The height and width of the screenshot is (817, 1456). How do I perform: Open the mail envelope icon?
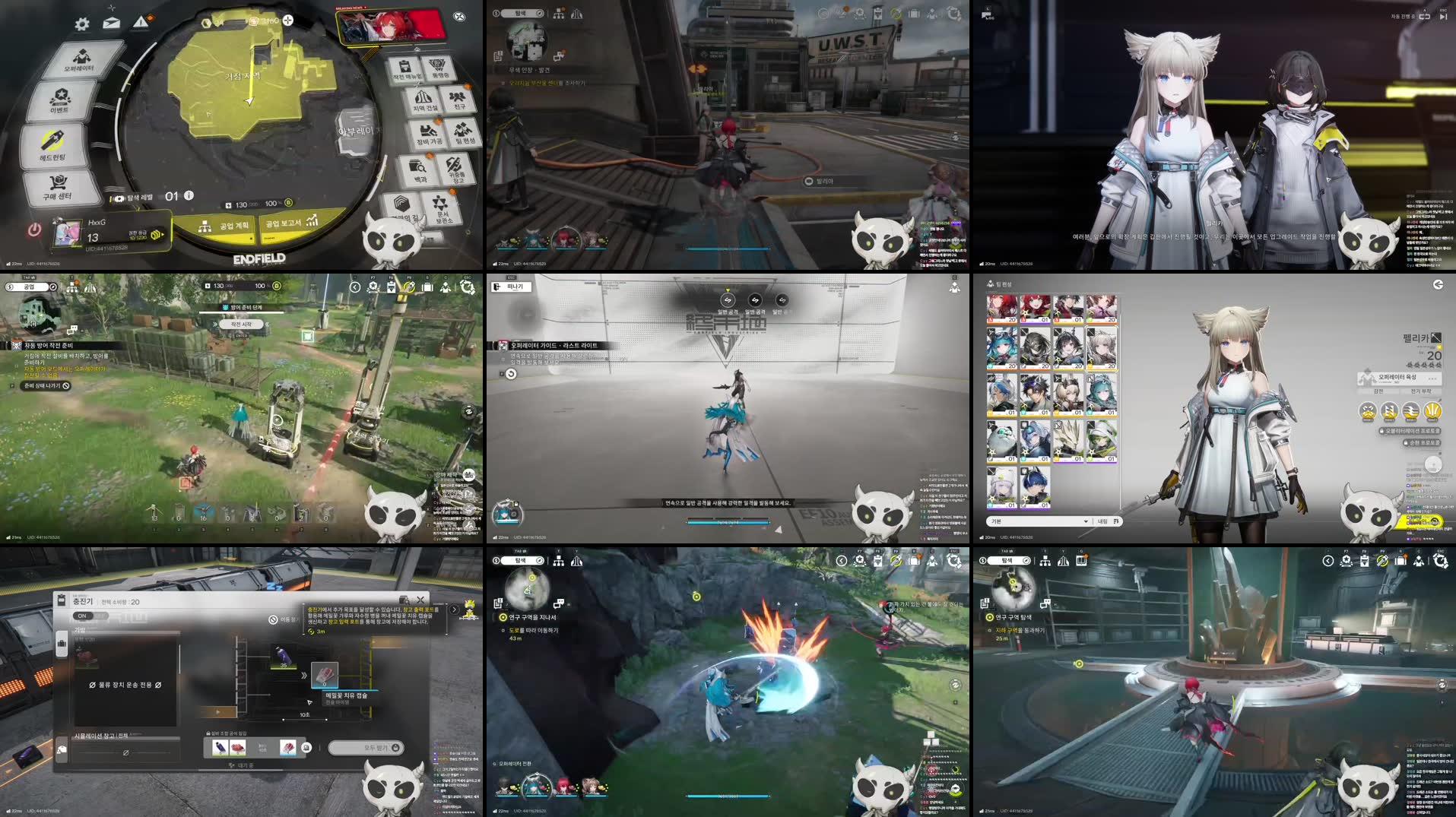click(111, 22)
